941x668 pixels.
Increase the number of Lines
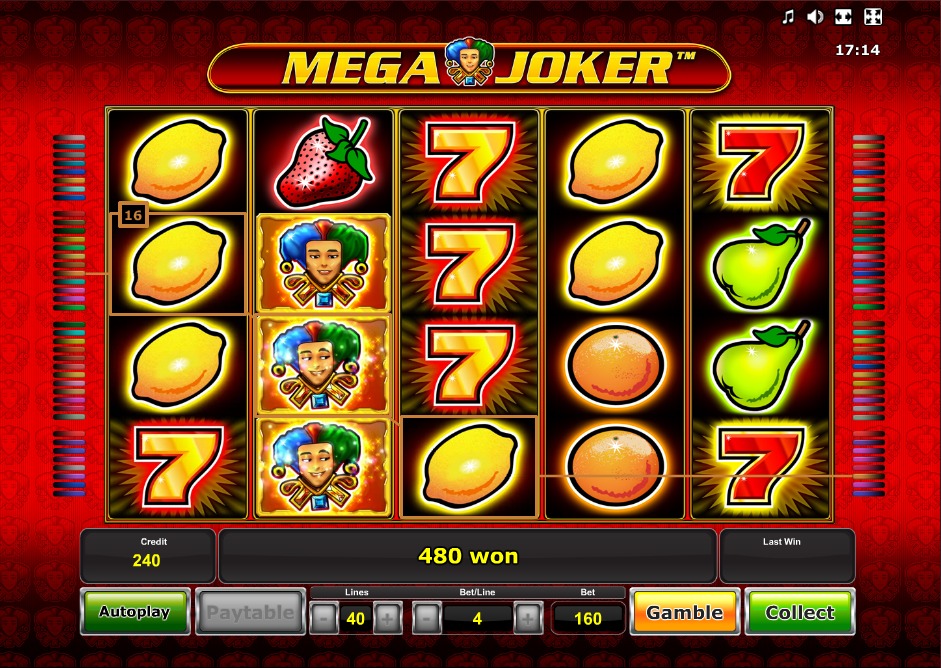tap(387, 619)
